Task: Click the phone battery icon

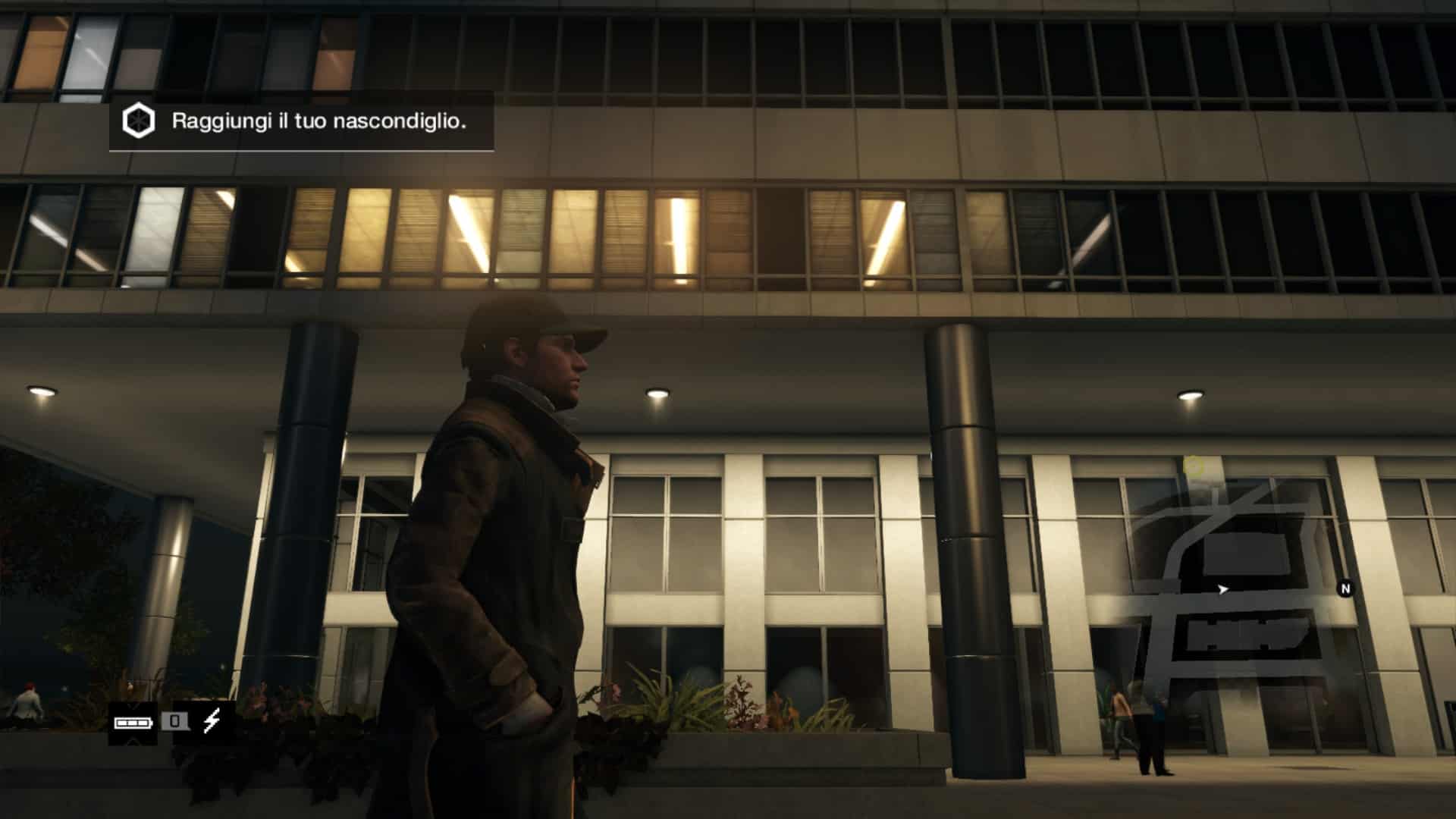Action: 133,722
